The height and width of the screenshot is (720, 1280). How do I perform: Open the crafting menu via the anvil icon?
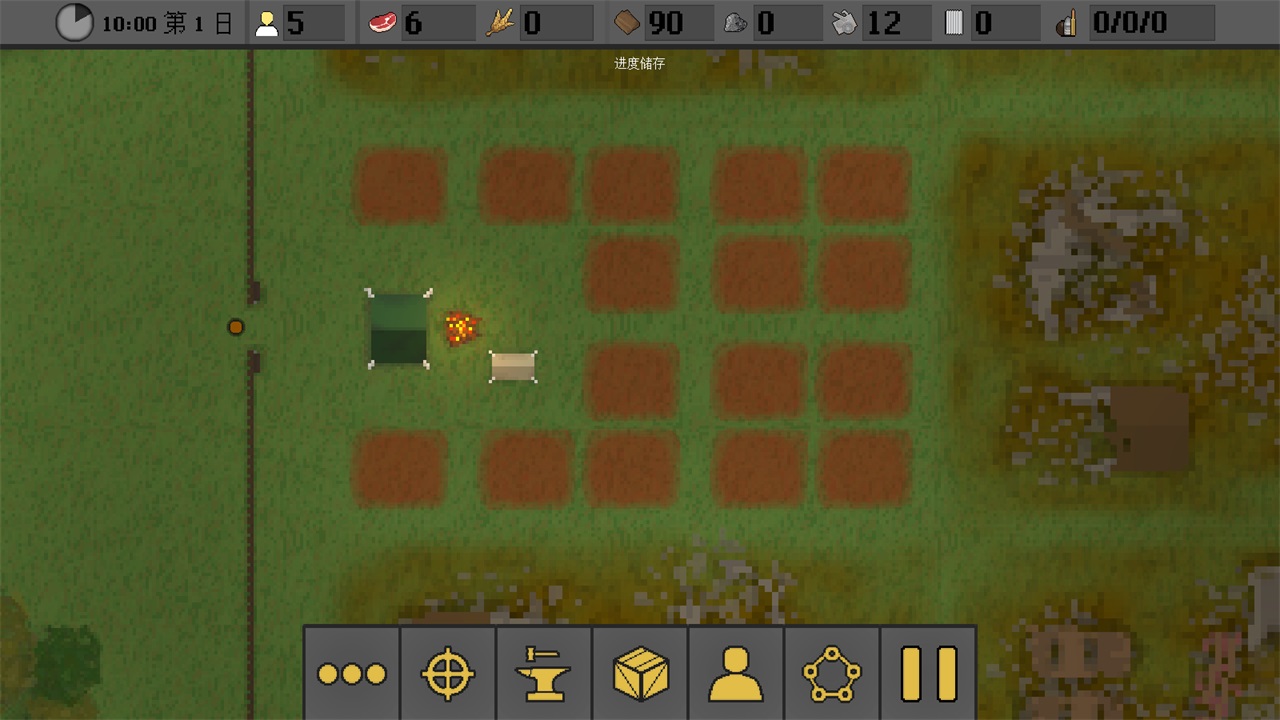[x=543, y=674]
